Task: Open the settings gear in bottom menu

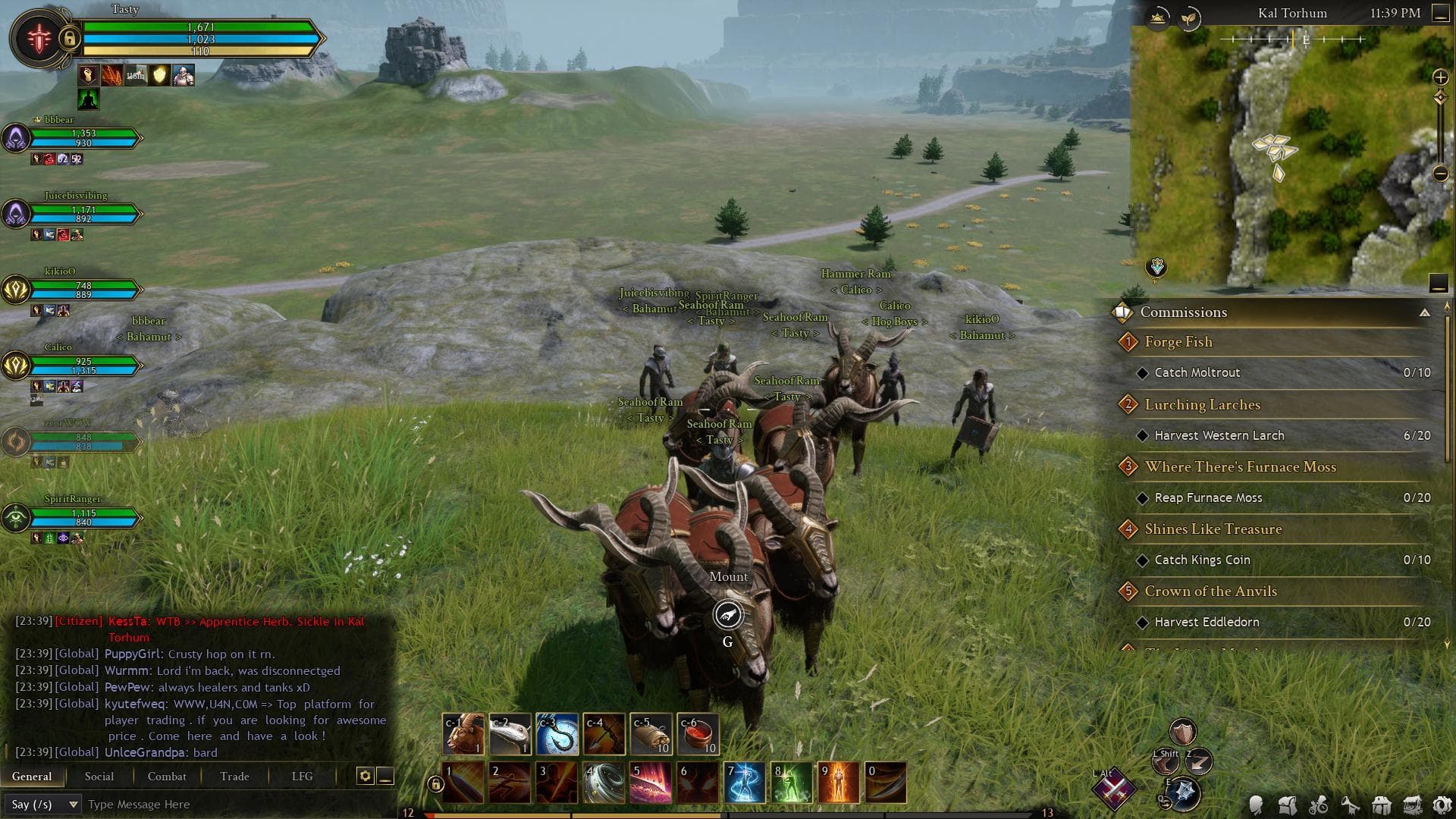Action: tap(1442, 805)
